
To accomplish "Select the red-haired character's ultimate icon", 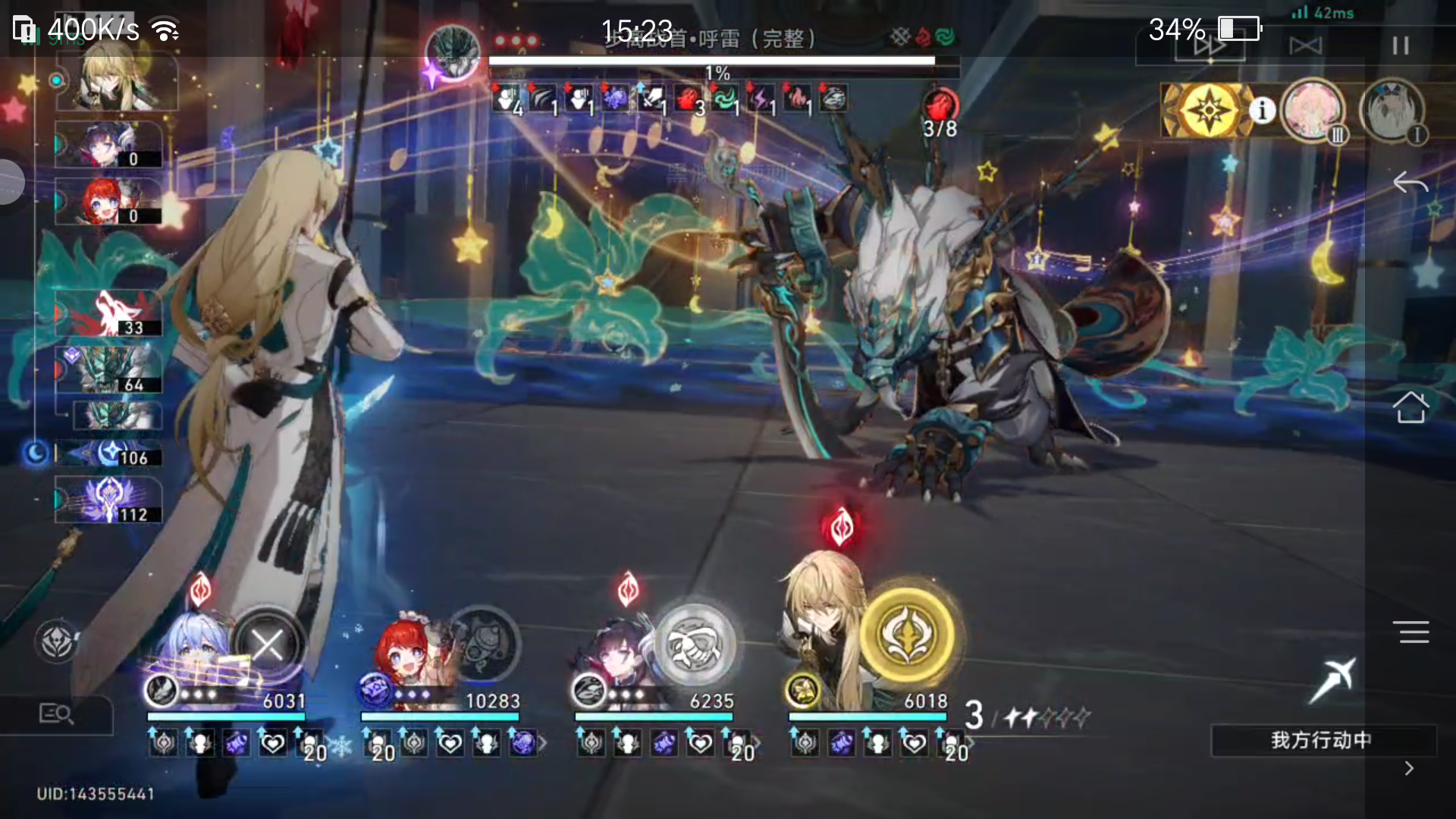I will point(482,644).
